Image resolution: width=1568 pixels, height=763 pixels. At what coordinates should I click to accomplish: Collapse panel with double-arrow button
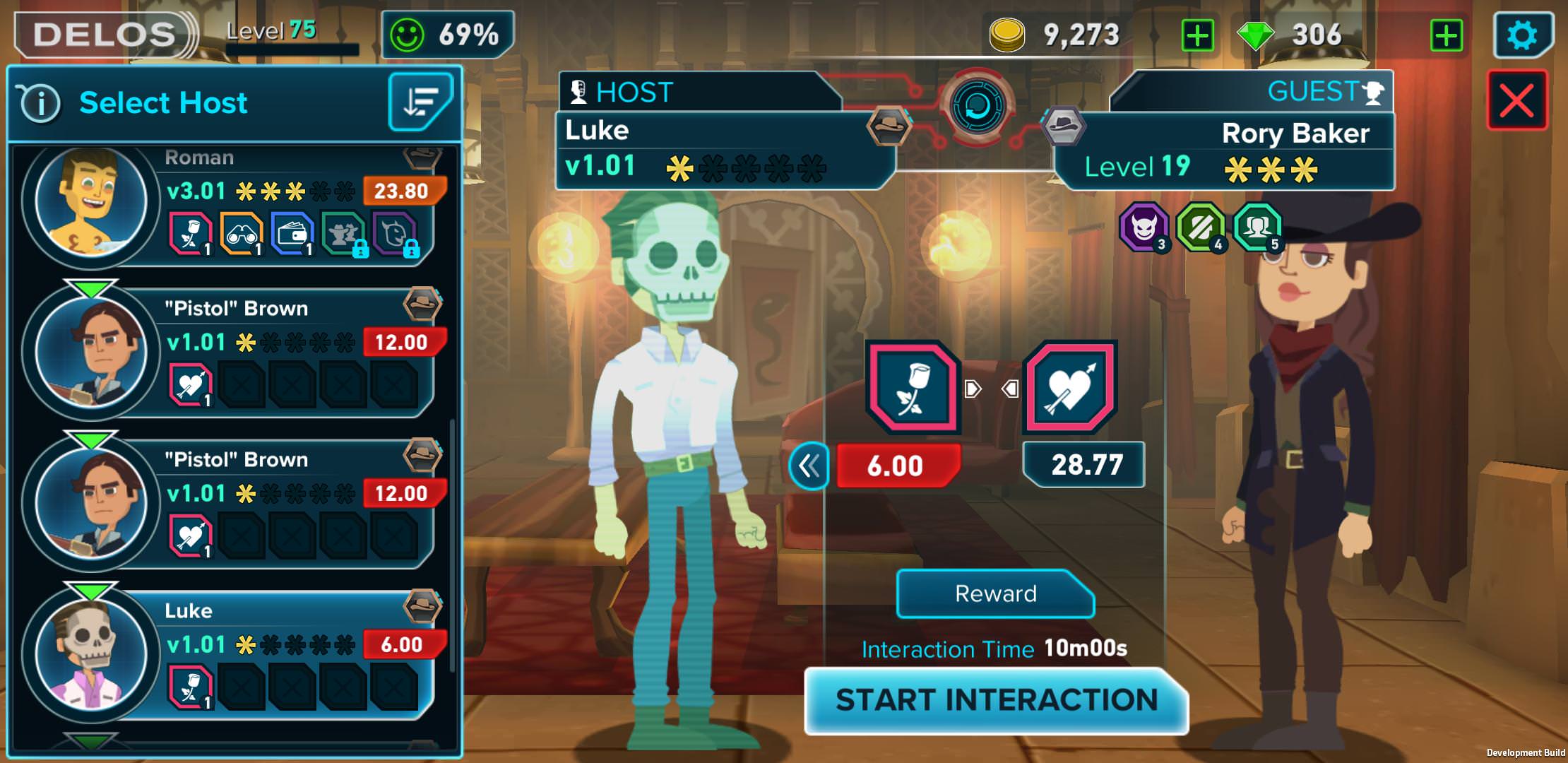pos(809,466)
